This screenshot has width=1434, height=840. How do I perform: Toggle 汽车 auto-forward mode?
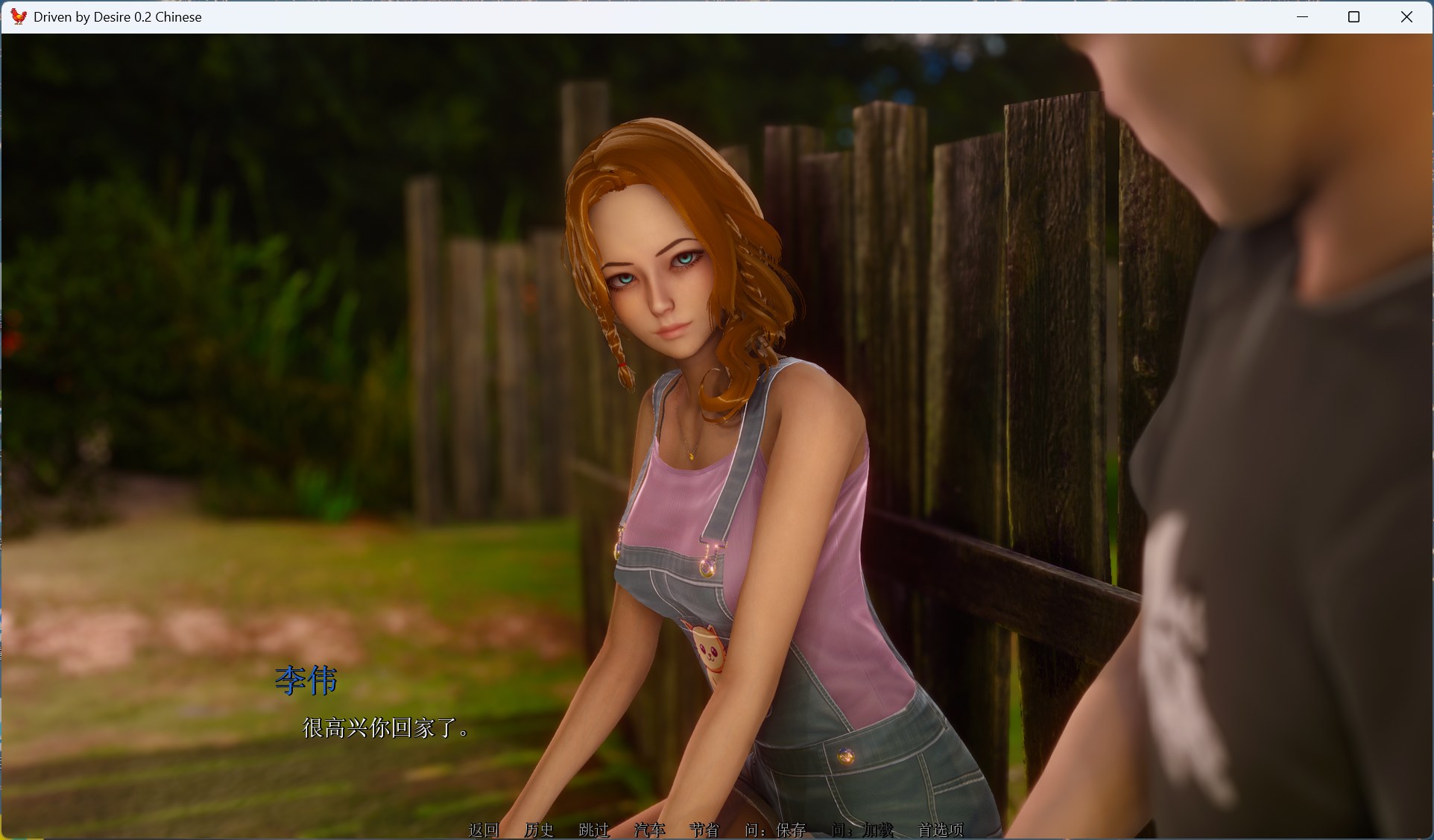(x=649, y=830)
